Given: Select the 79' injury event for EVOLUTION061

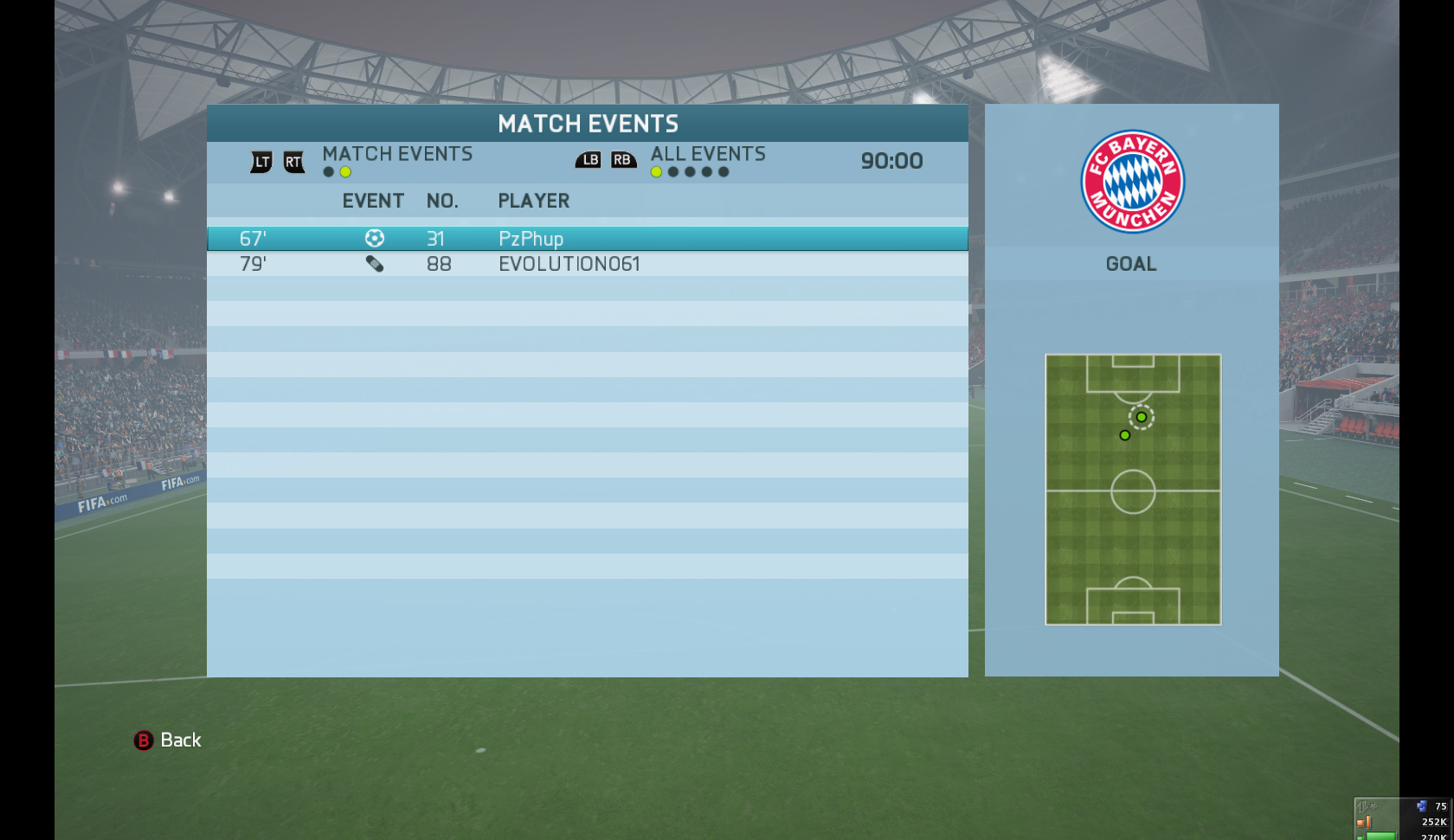Looking at the screenshot, I should coord(587,264).
